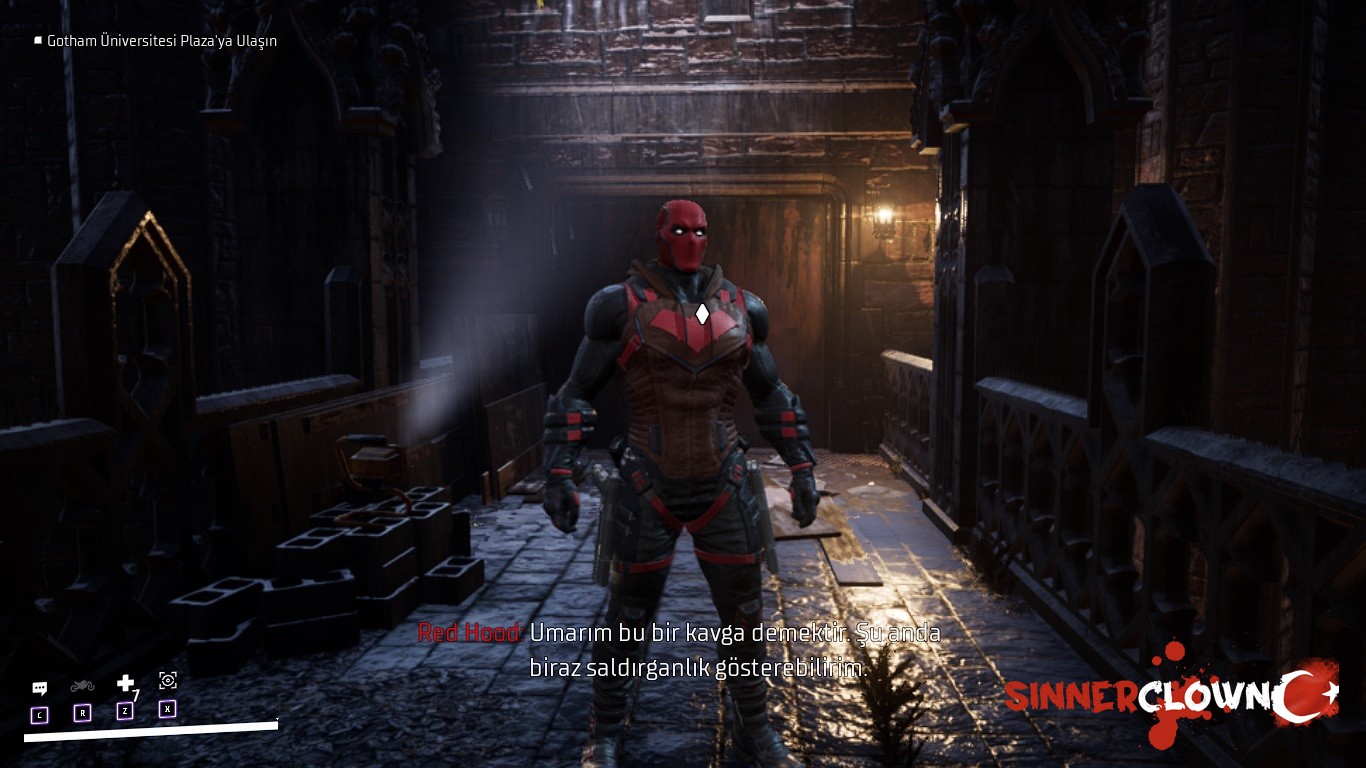Summon the motorcycle with the bike icon
Image resolution: width=1366 pixels, height=768 pixels.
point(82,686)
